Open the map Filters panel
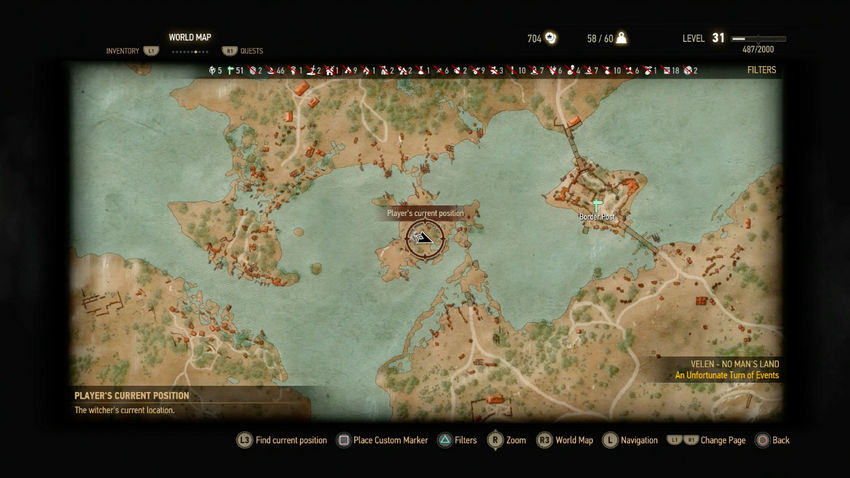The image size is (850, 478). [x=761, y=71]
